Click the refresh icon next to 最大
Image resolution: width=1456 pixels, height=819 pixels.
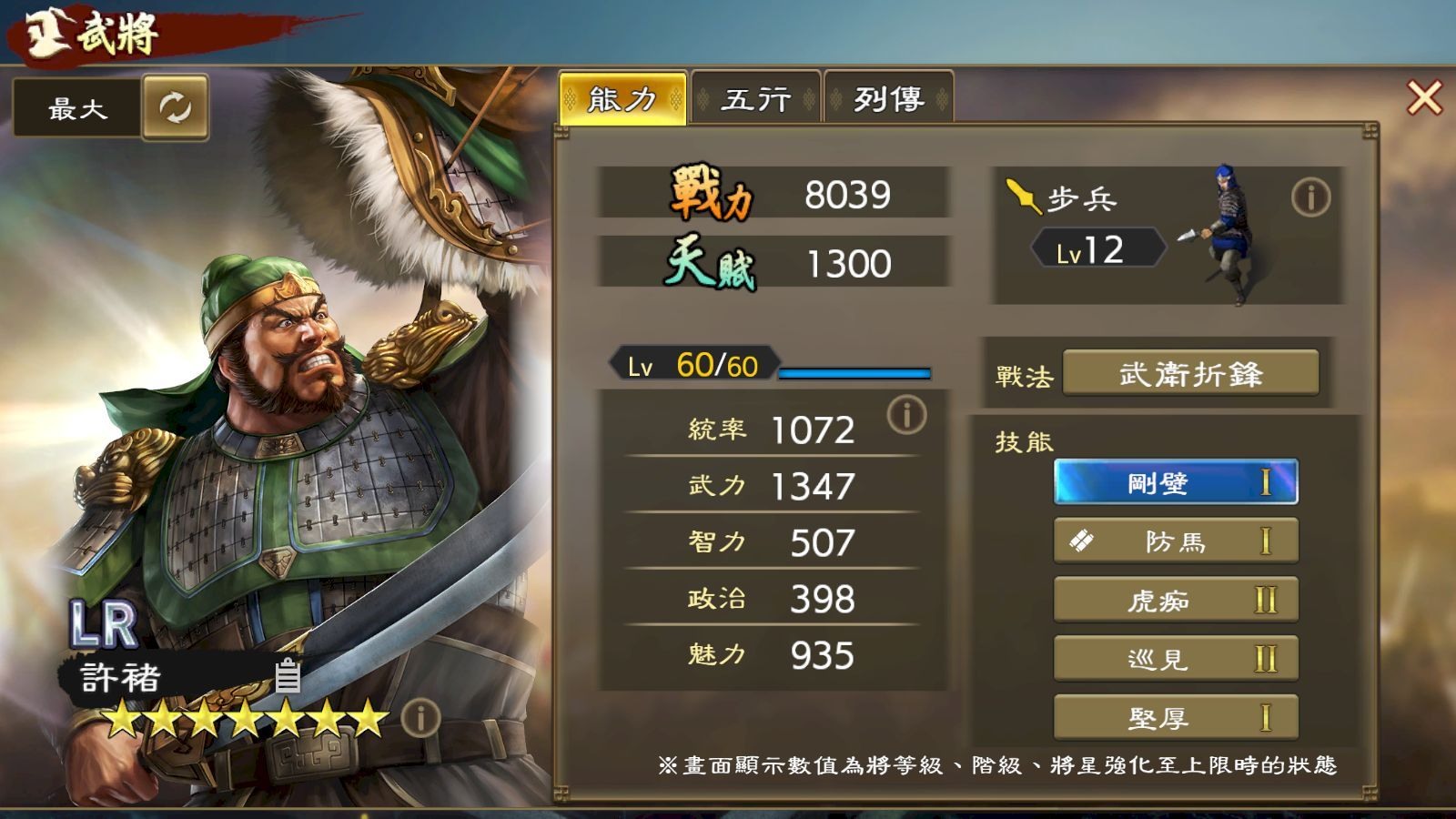175,107
